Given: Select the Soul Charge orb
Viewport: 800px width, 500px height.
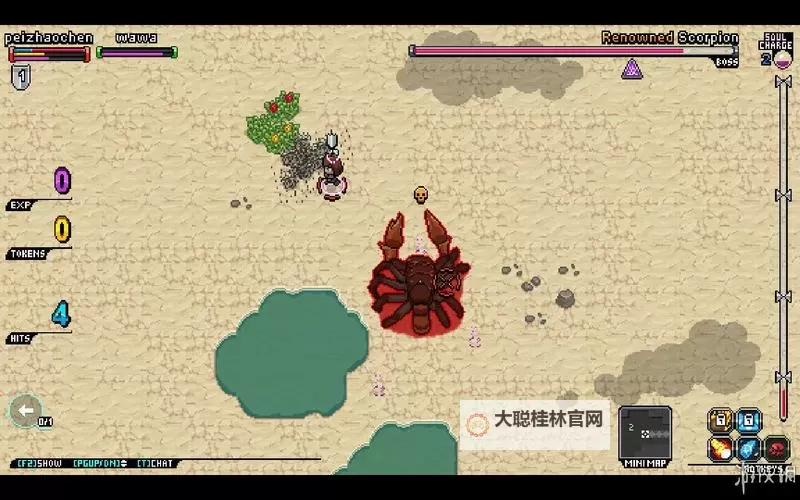Looking at the screenshot, I should (782, 60).
